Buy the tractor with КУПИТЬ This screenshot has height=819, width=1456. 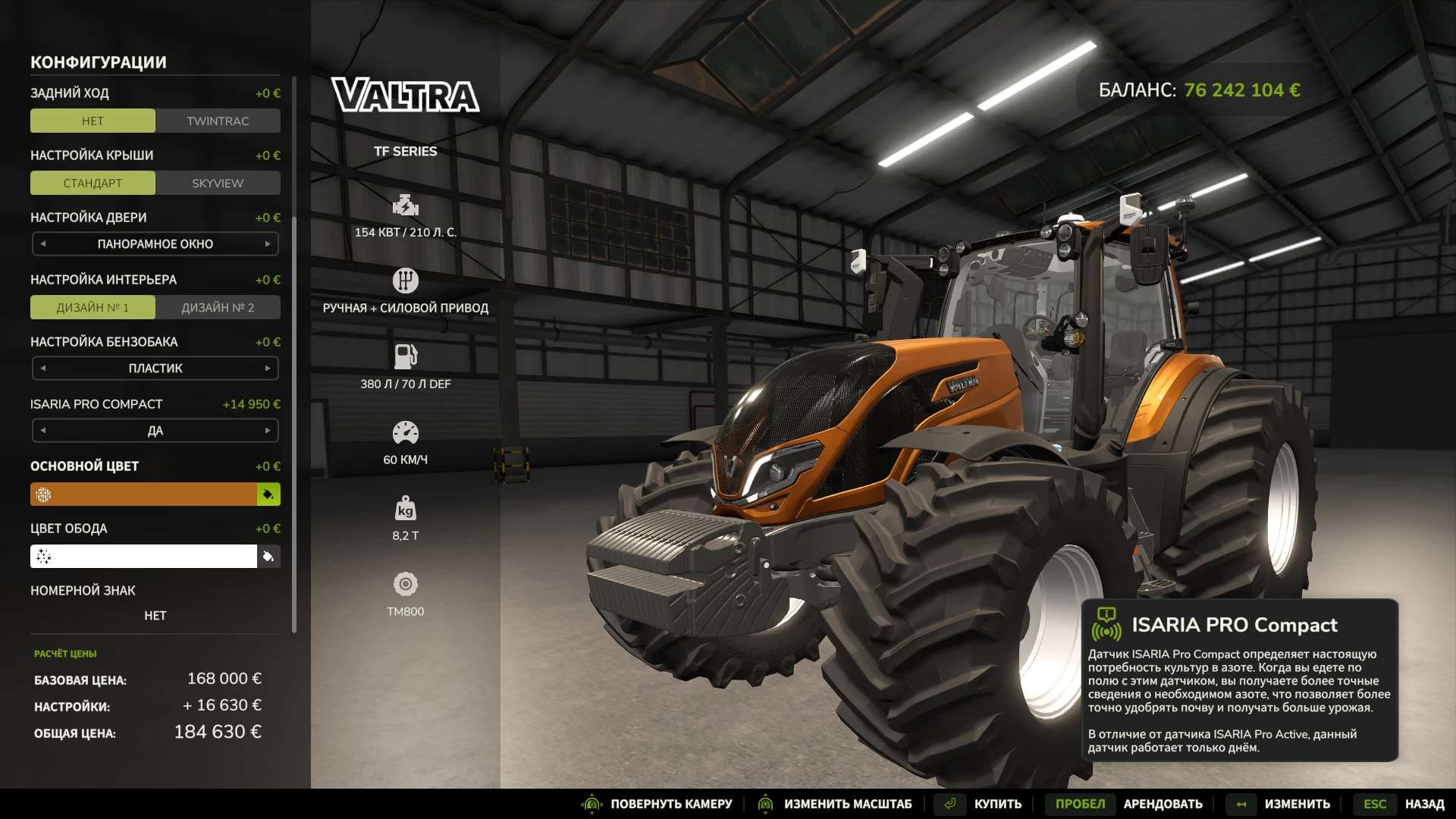tap(996, 804)
